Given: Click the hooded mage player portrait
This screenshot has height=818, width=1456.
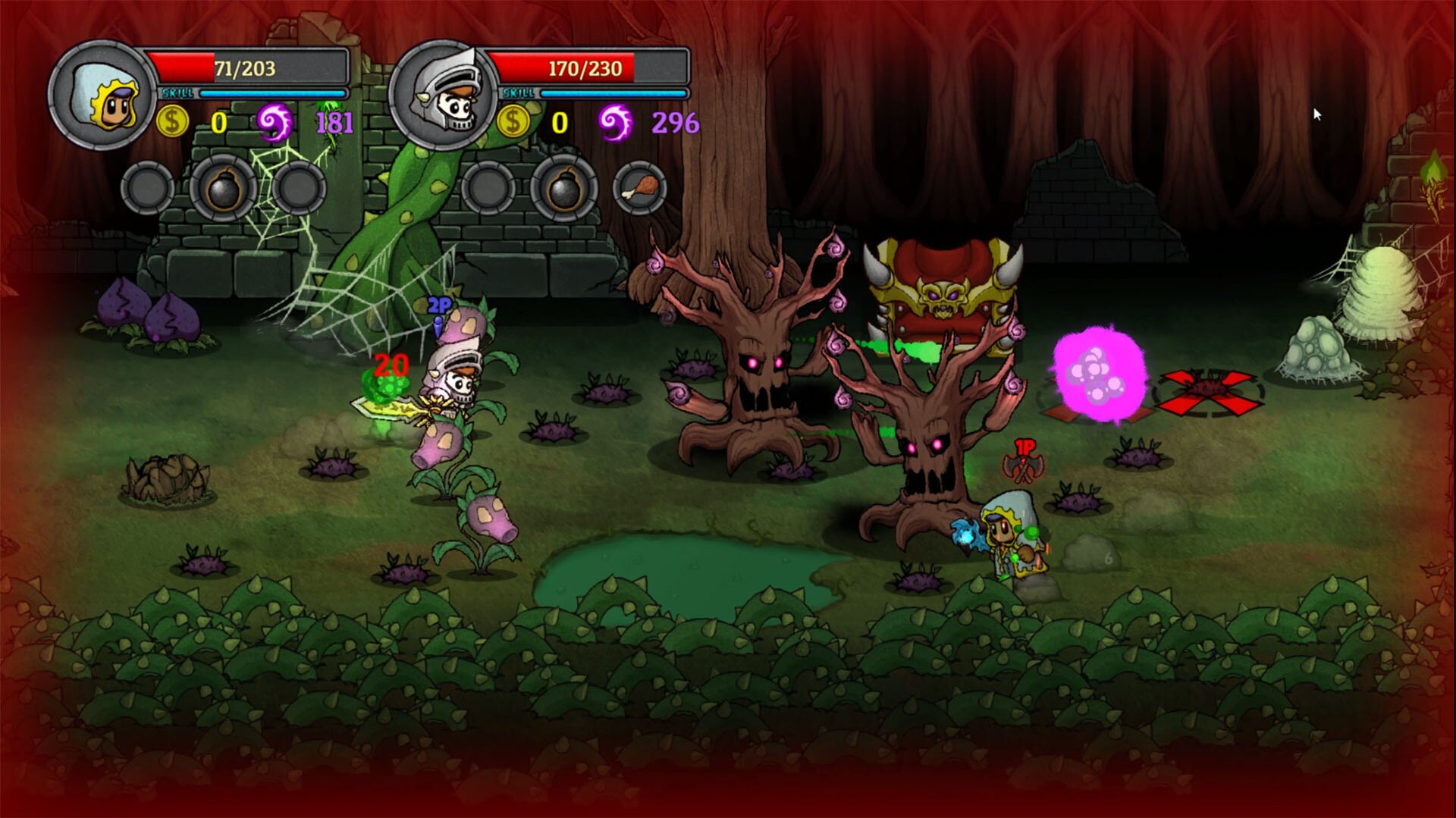Looking at the screenshot, I should tap(104, 96).
